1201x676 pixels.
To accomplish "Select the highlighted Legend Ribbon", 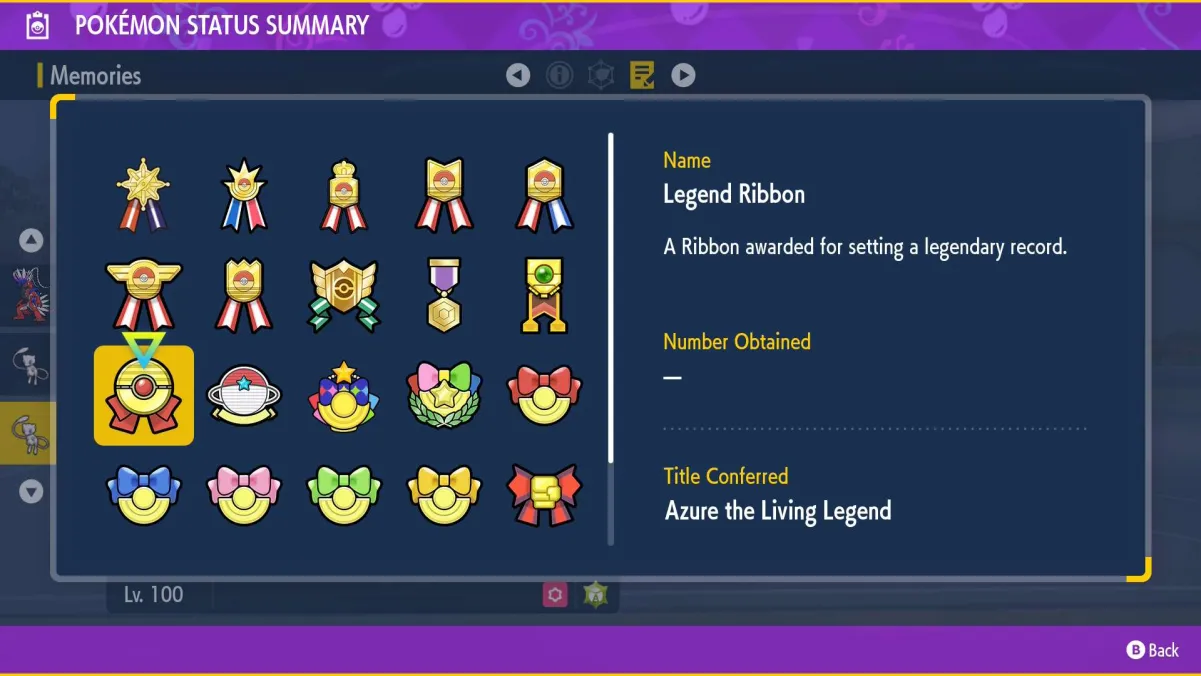I will 144,396.
